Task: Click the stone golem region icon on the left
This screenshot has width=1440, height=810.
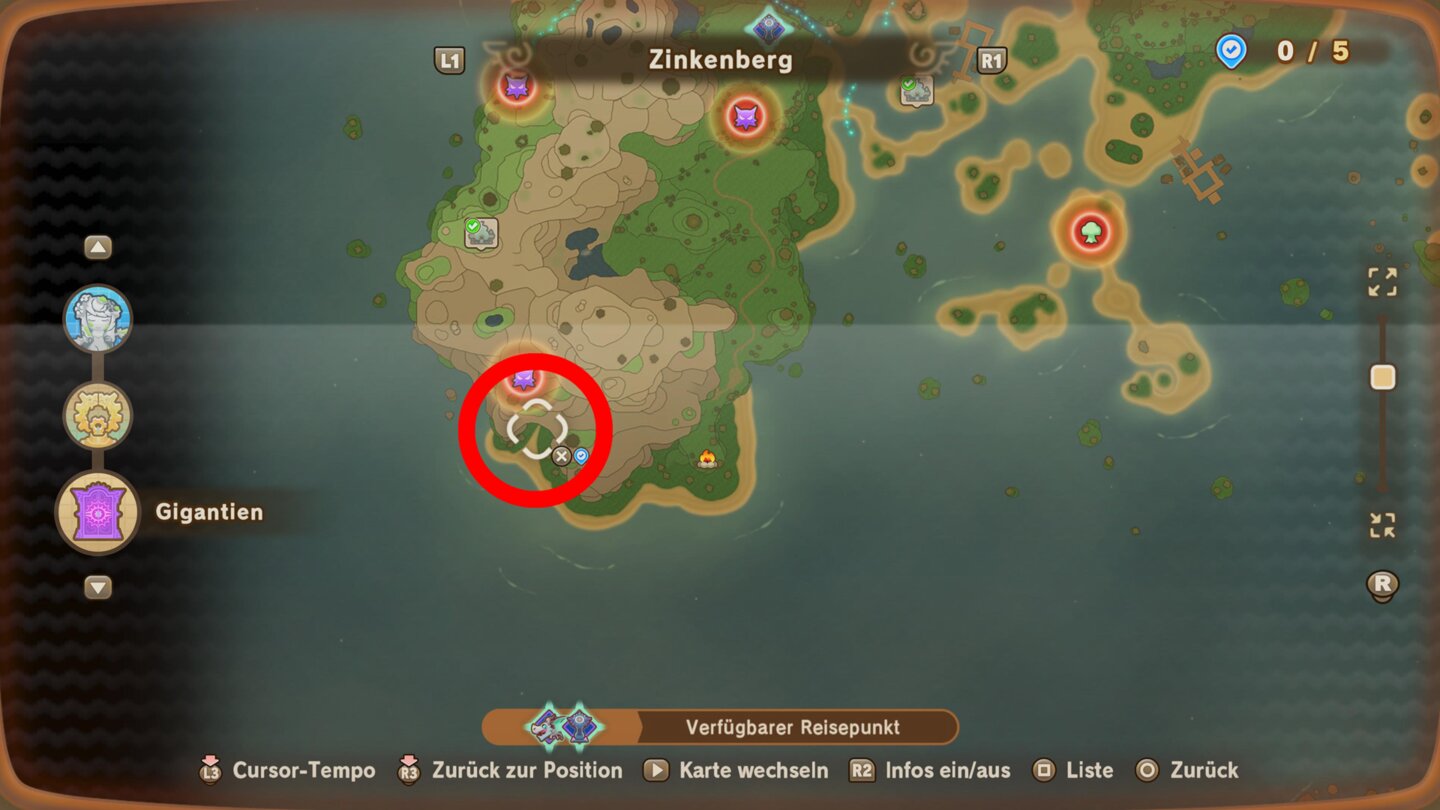Action: [x=96, y=318]
